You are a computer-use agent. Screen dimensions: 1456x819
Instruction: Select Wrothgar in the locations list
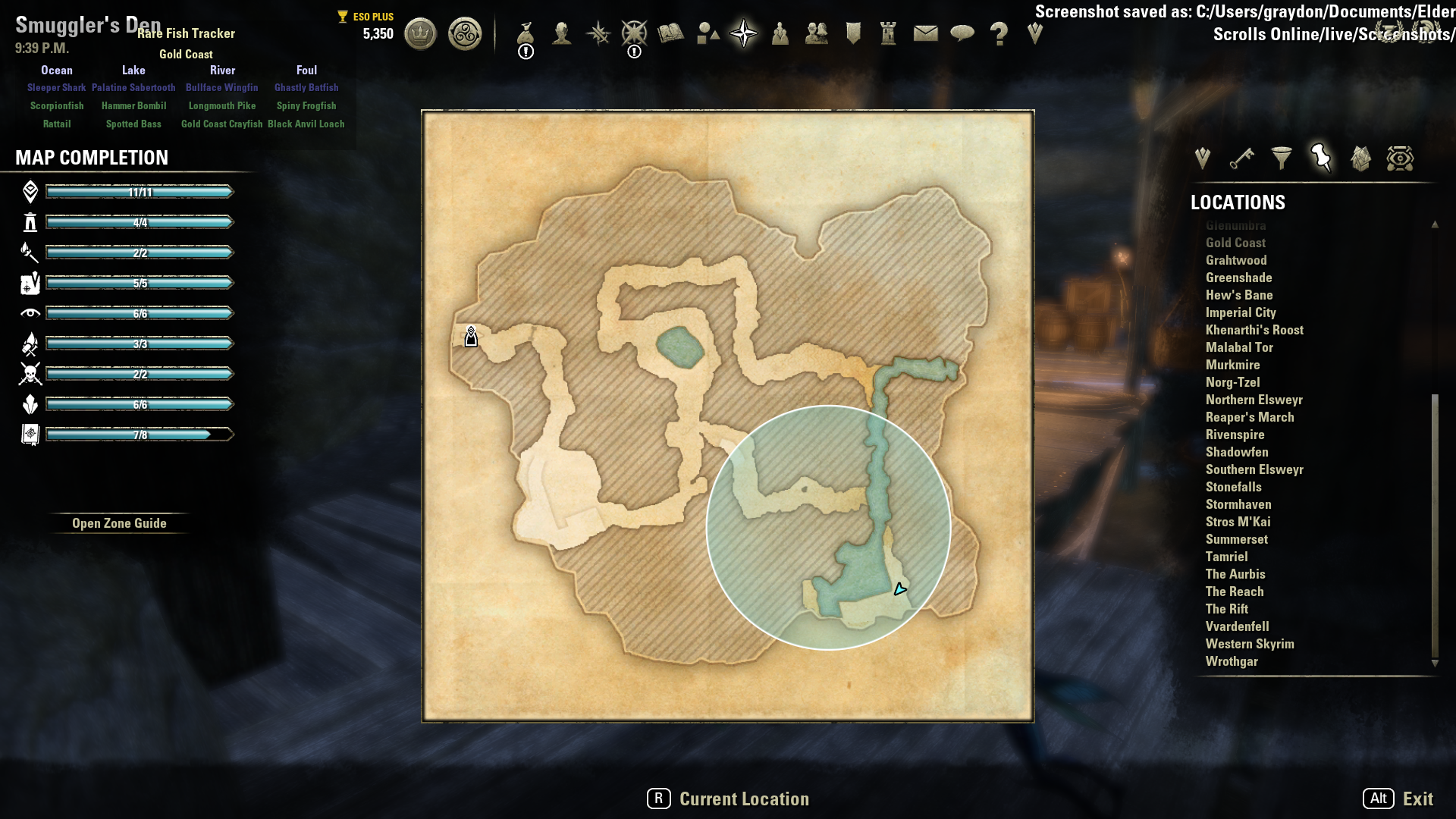tap(1232, 661)
